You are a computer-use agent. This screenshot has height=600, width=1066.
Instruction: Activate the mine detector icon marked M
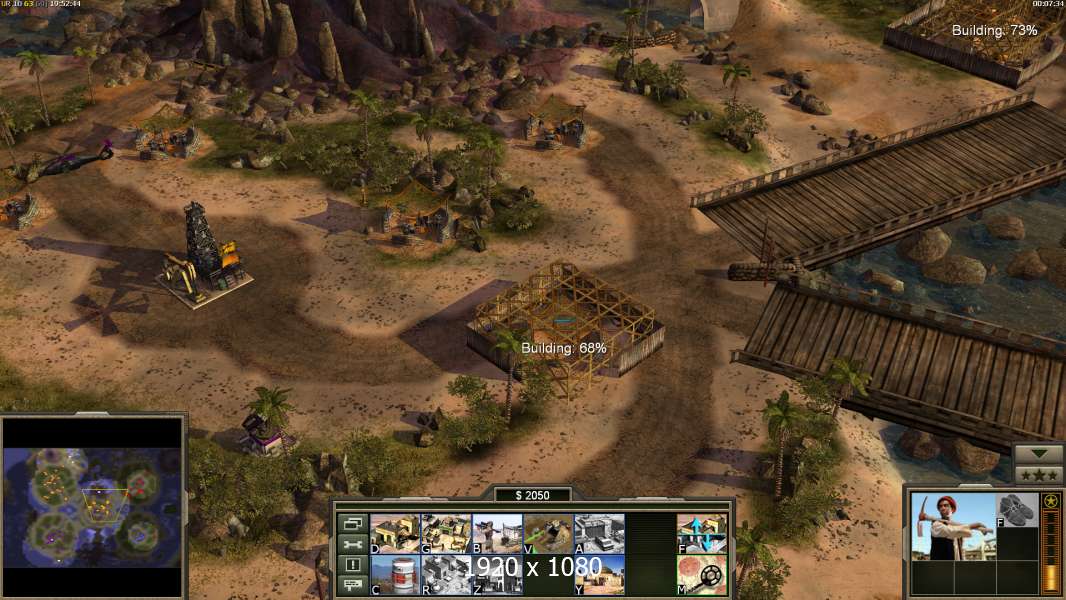(702, 575)
